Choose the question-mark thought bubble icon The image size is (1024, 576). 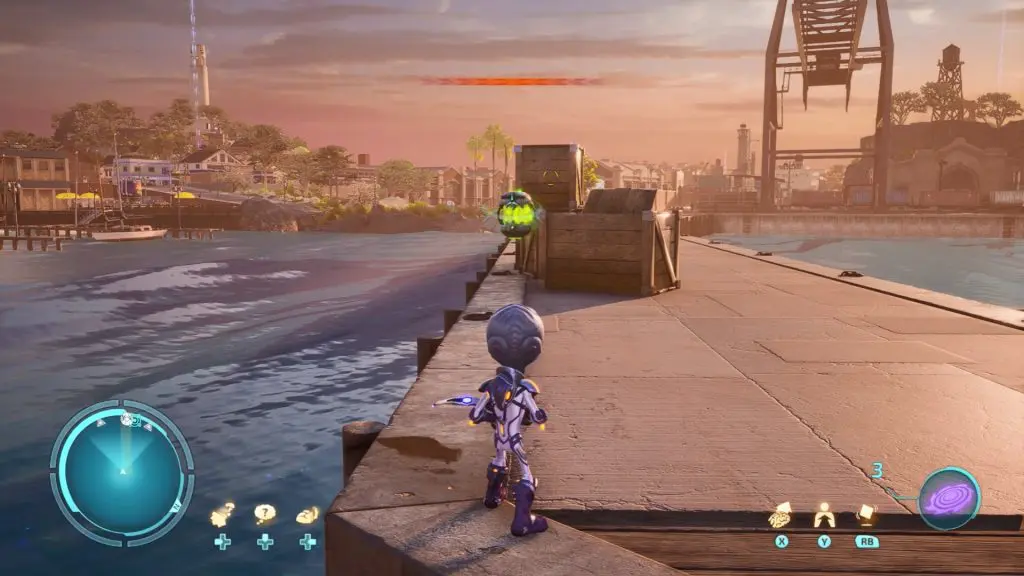tap(264, 514)
